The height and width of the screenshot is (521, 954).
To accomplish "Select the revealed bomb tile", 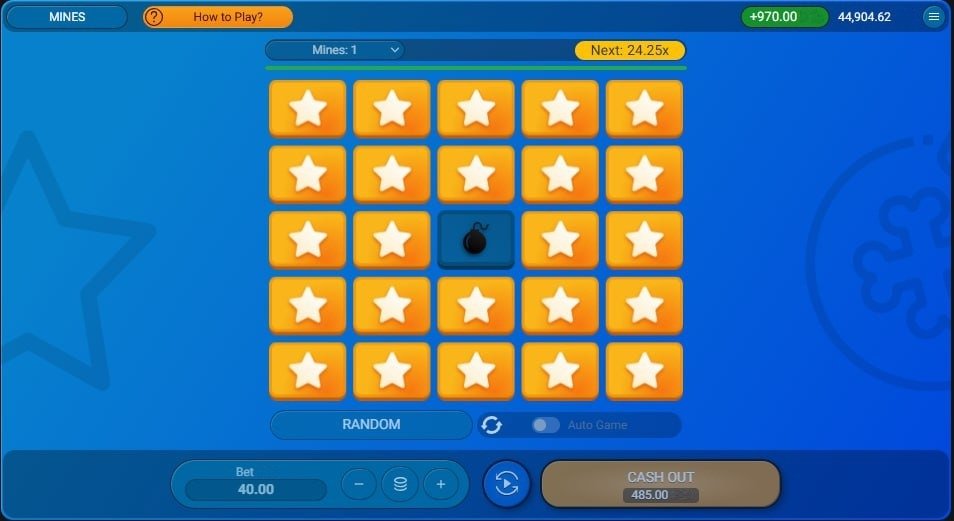I will click(476, 240).
